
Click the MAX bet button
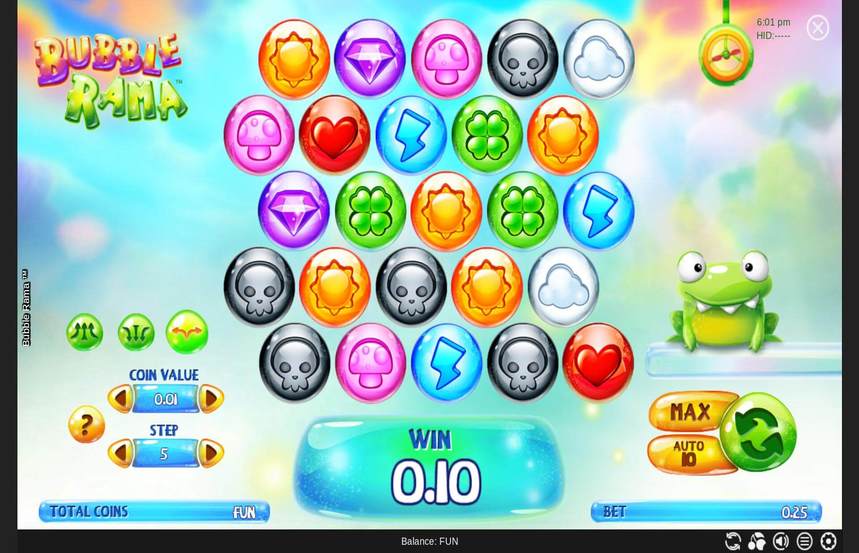691,411
